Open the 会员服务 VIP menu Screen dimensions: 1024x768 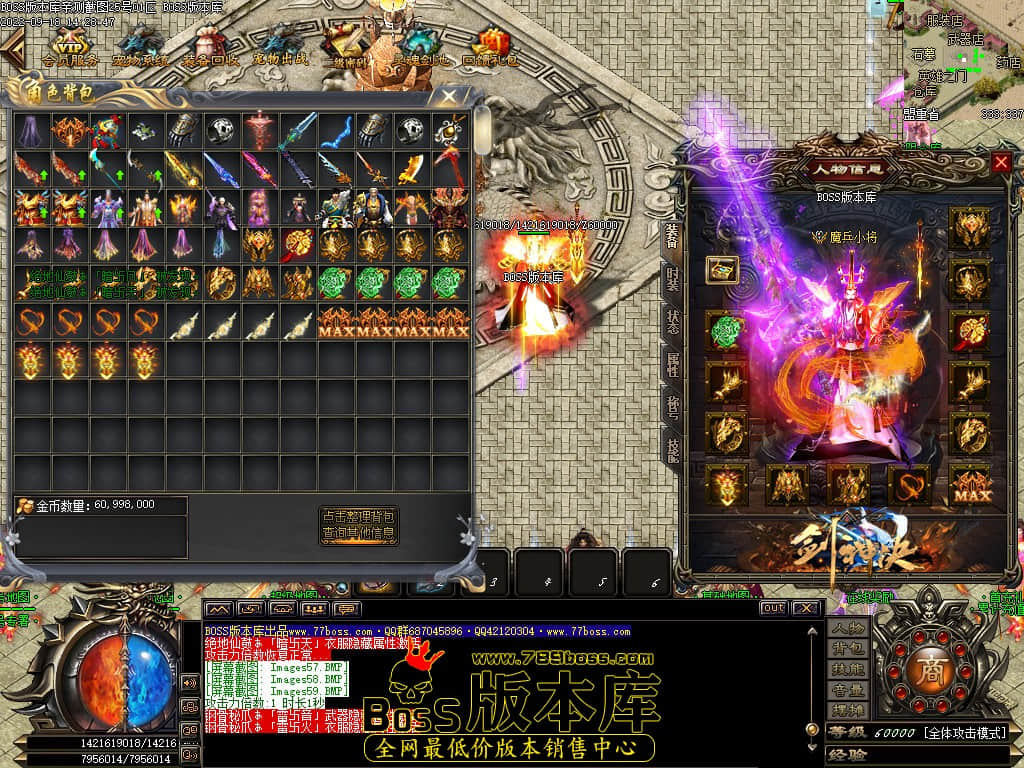pyautogui.click(x=70, y=46)
